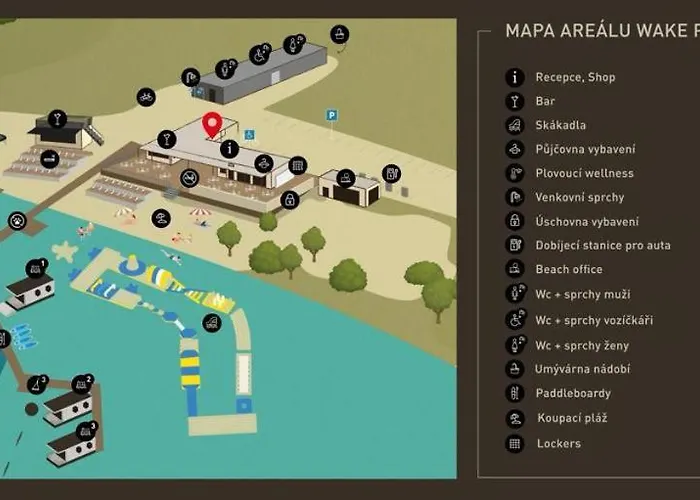Select Úschovna vybavení in the legend

(x=586, y=221)
